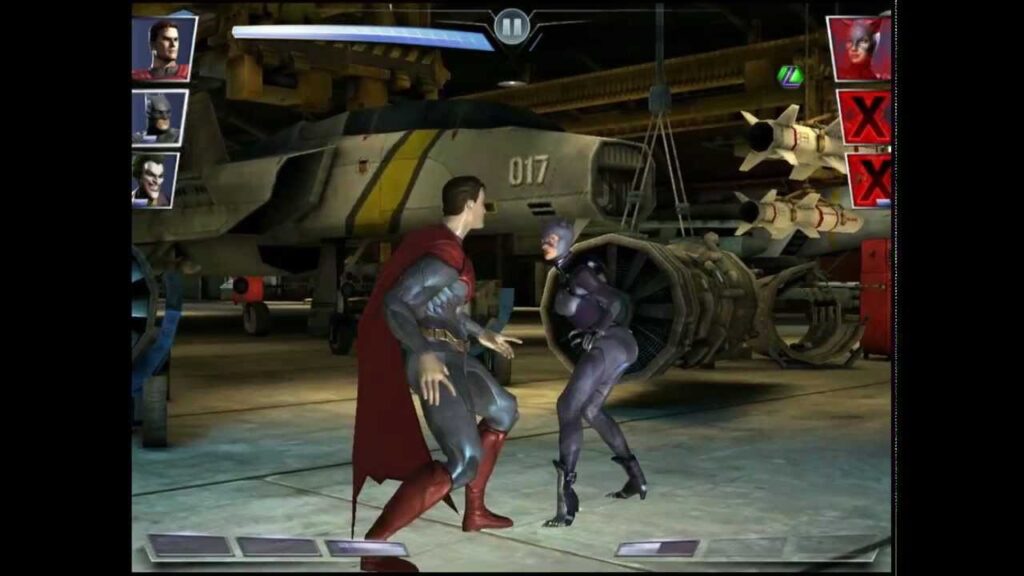The height and width of the screenshot is (576, 1024).
Task: Select the active Superman portrait
Action: [163, 48]
